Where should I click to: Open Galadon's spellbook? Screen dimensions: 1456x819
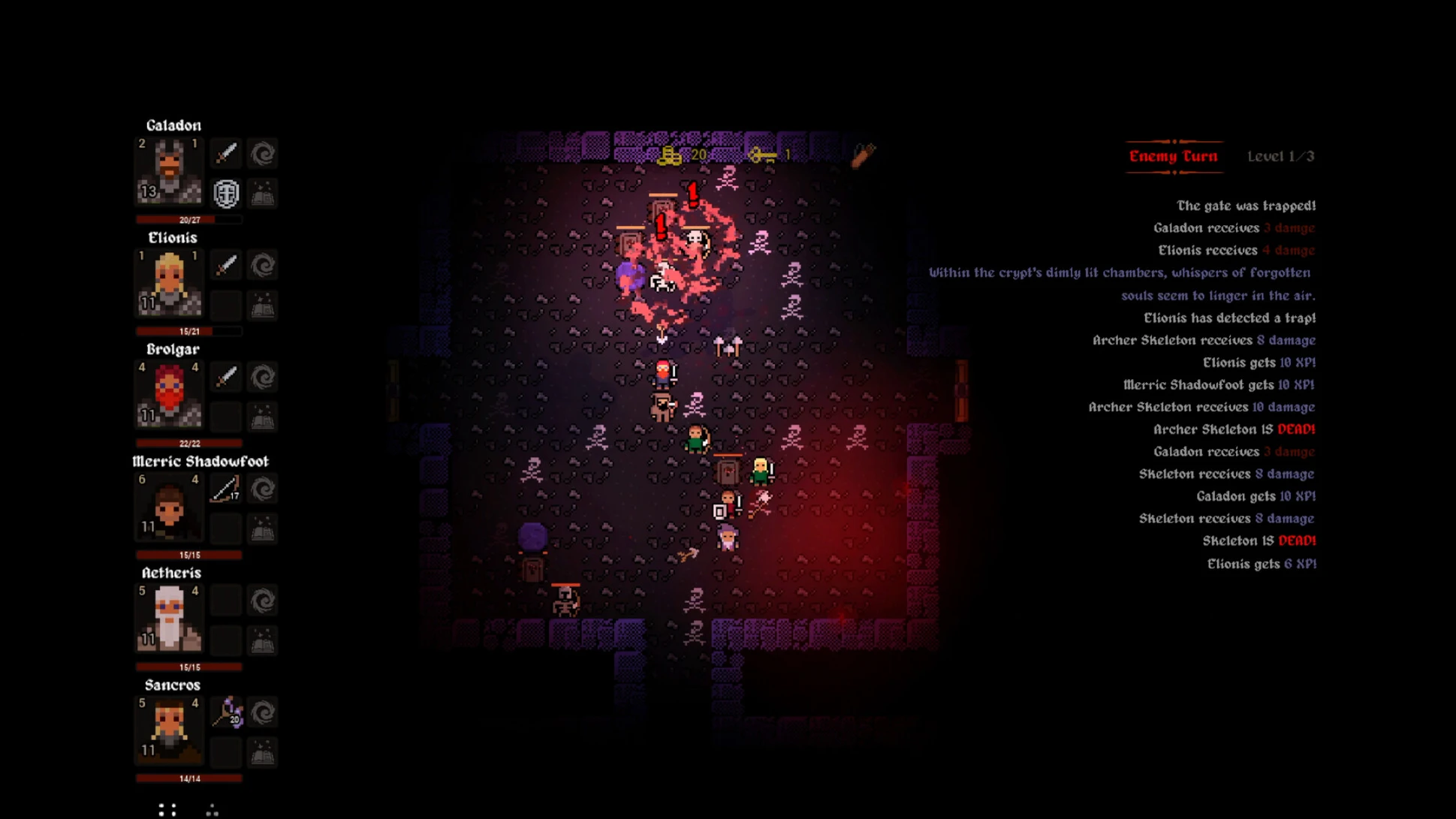click(263, 194)
